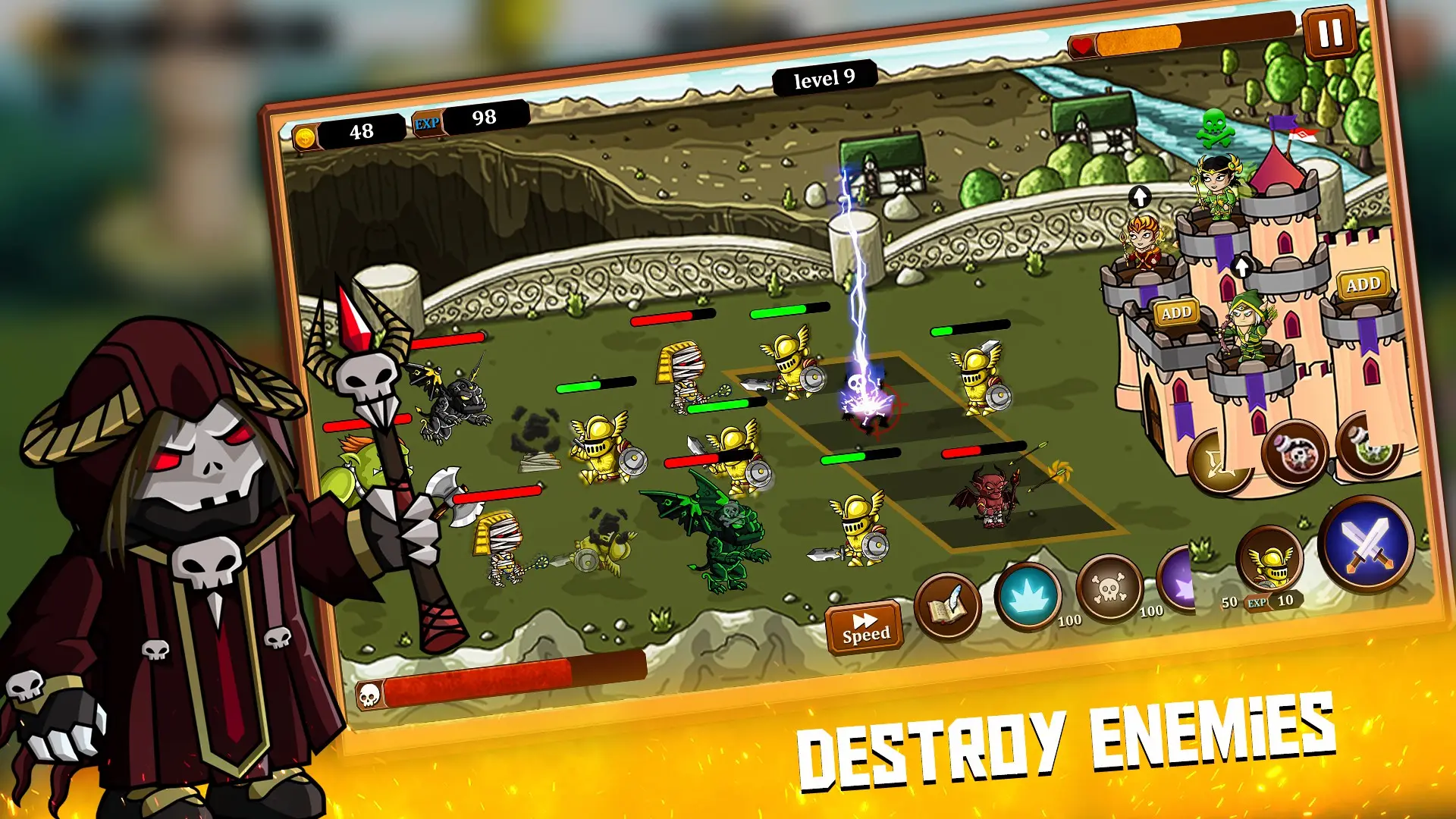
Task: Click the upgrade arrow above the fire mage
Action: tap(1140, 197)
